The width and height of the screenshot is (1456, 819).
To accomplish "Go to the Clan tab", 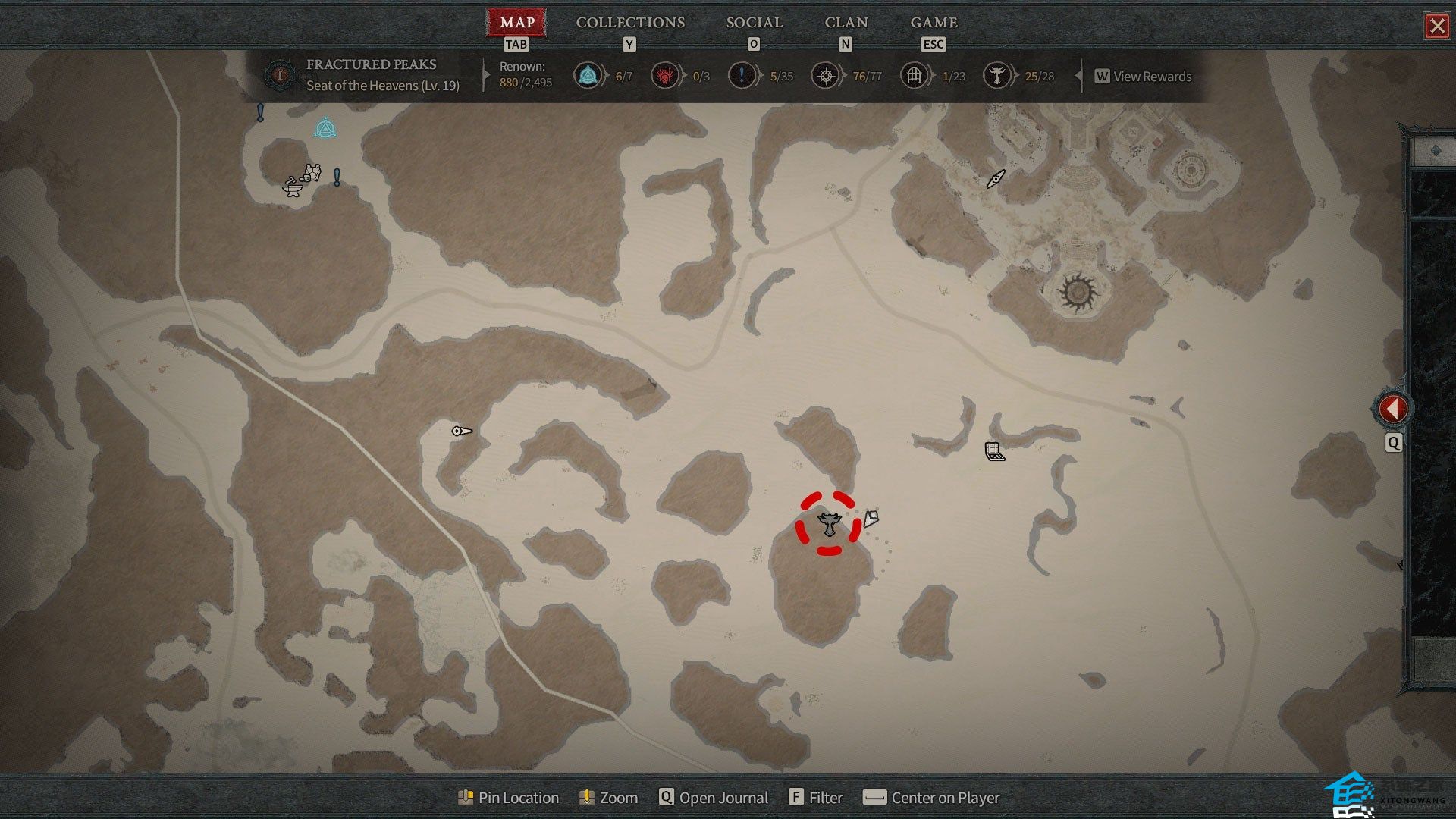I will click(x=846, y=23).
